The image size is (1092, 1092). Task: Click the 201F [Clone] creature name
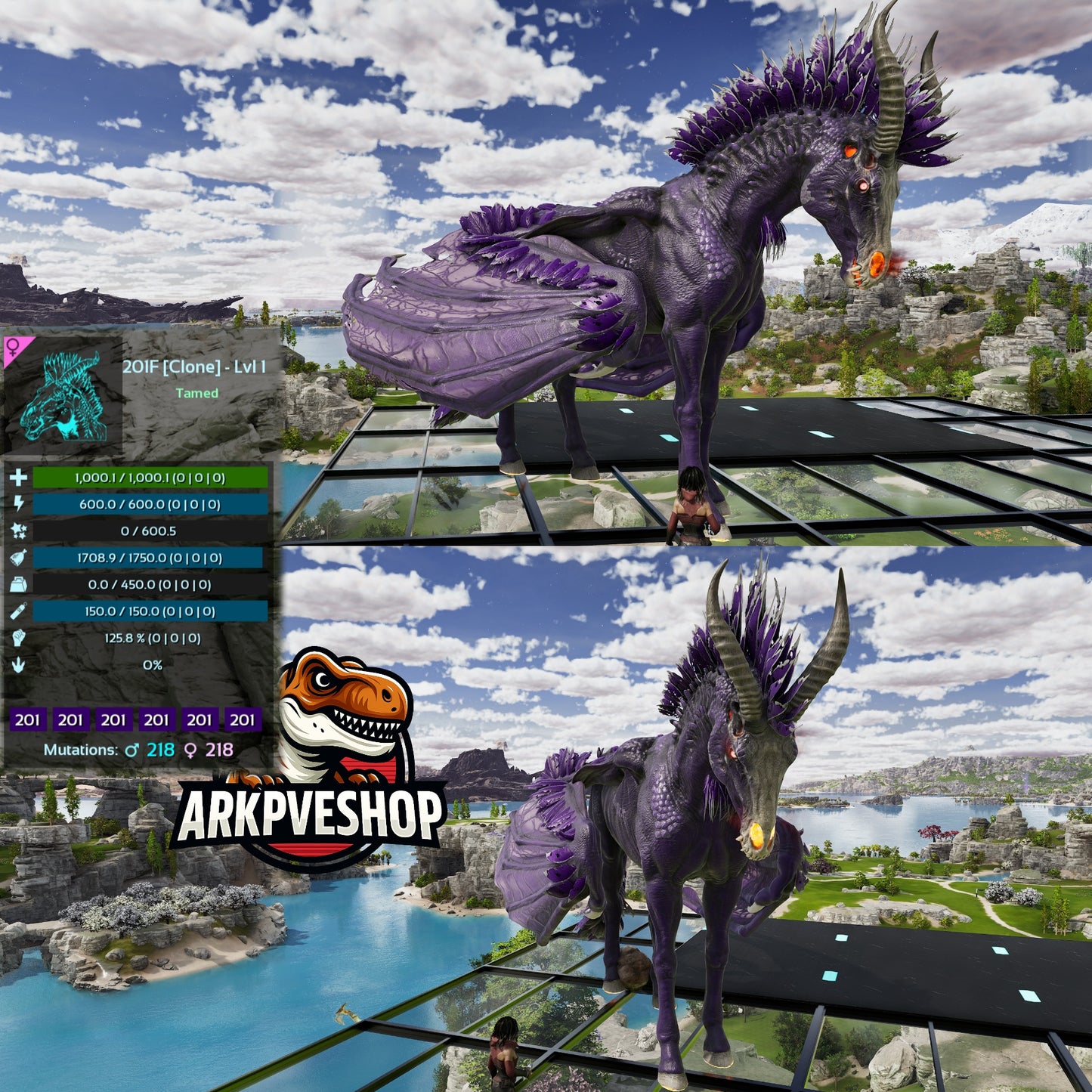point(193,367)
